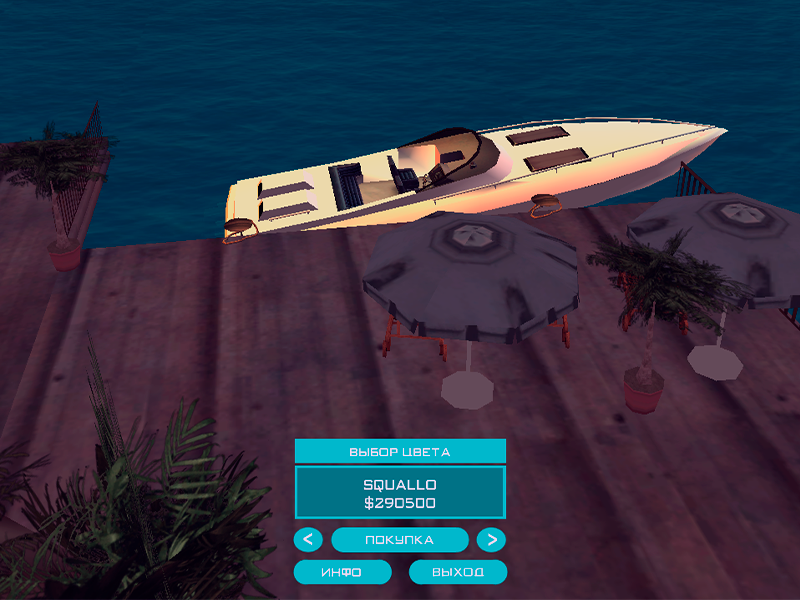Select the next color with the right arrow
This screenshot has width=800, height=600.
coord(490,540)
